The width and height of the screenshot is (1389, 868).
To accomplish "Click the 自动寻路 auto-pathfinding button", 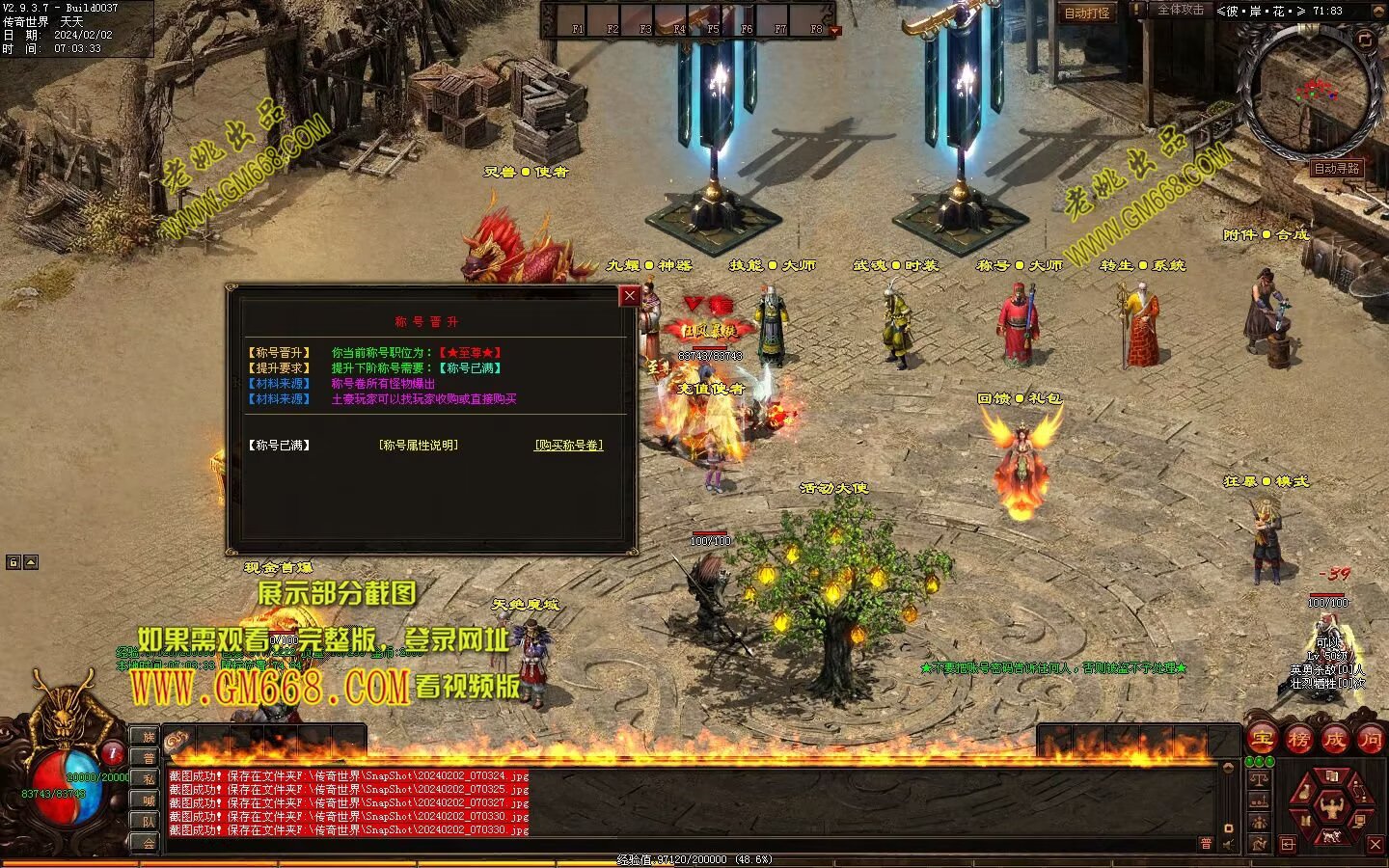I will pos(1336,168).
